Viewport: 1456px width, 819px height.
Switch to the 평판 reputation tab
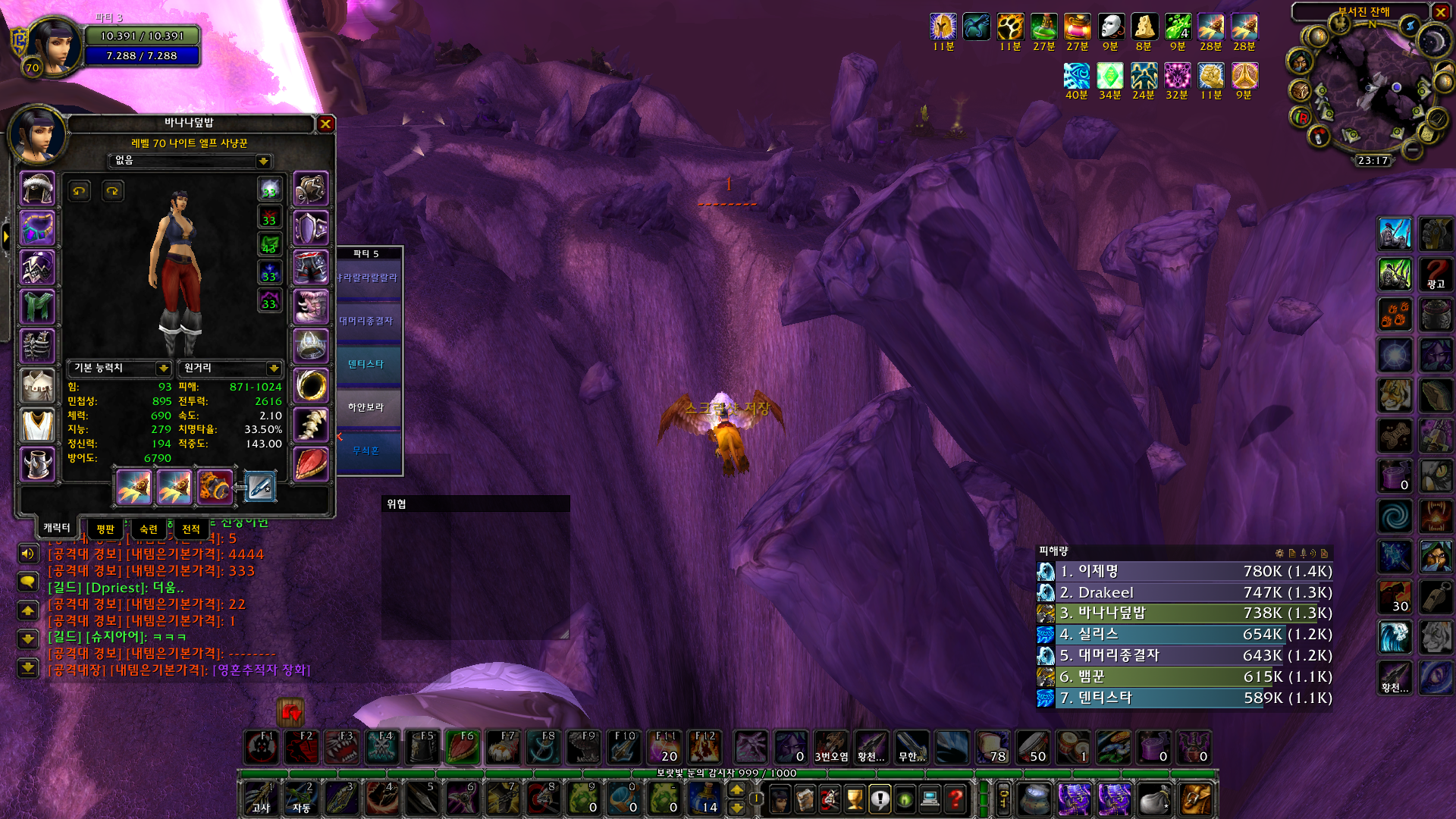105,529
